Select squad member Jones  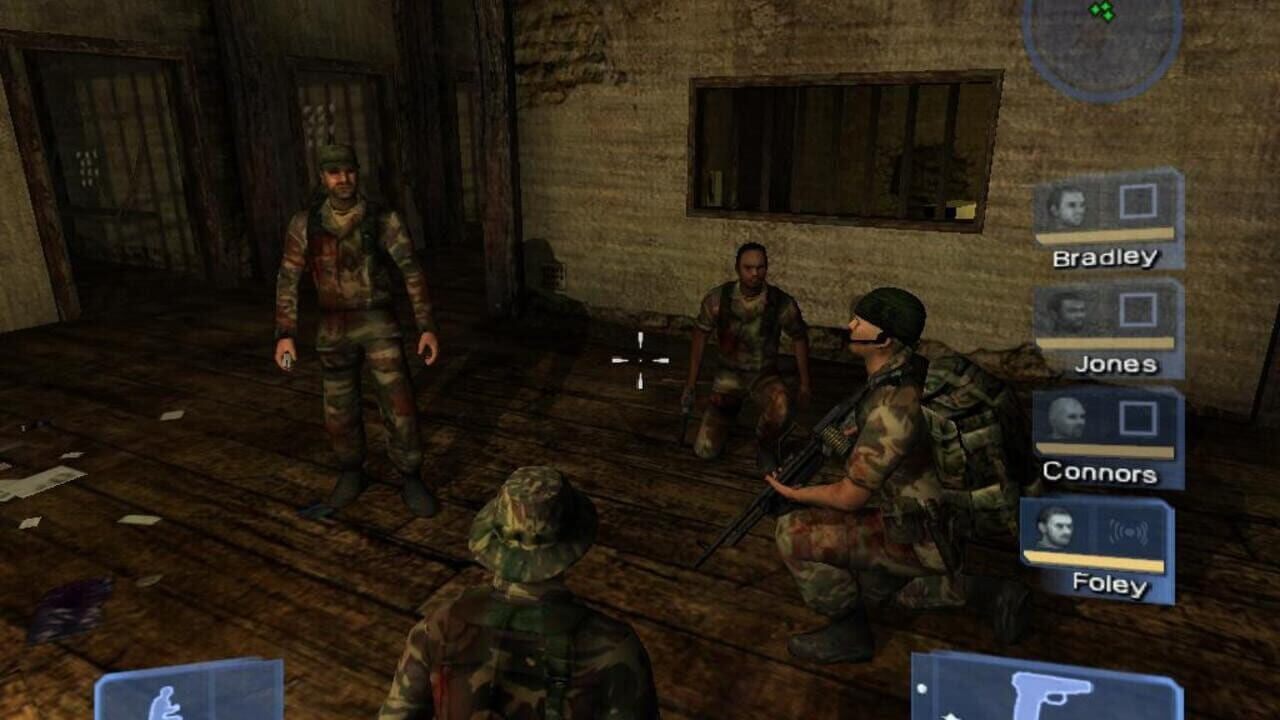click(x=1107, y=328)
